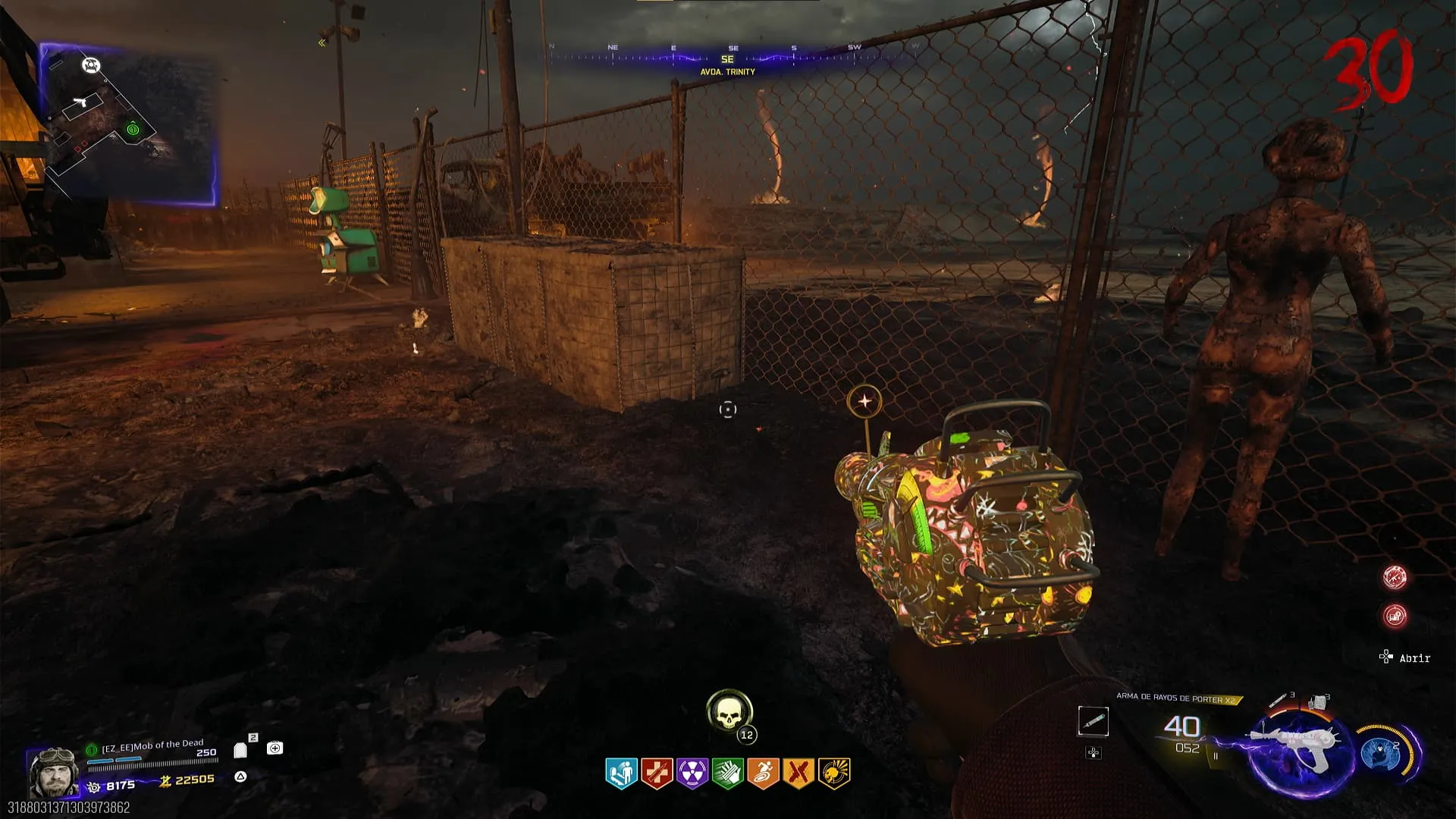The height and width of the screenshot is (819, 1456).
Task: Select the yellow crossed-guns perk icon
Action: tap(799, 773)
